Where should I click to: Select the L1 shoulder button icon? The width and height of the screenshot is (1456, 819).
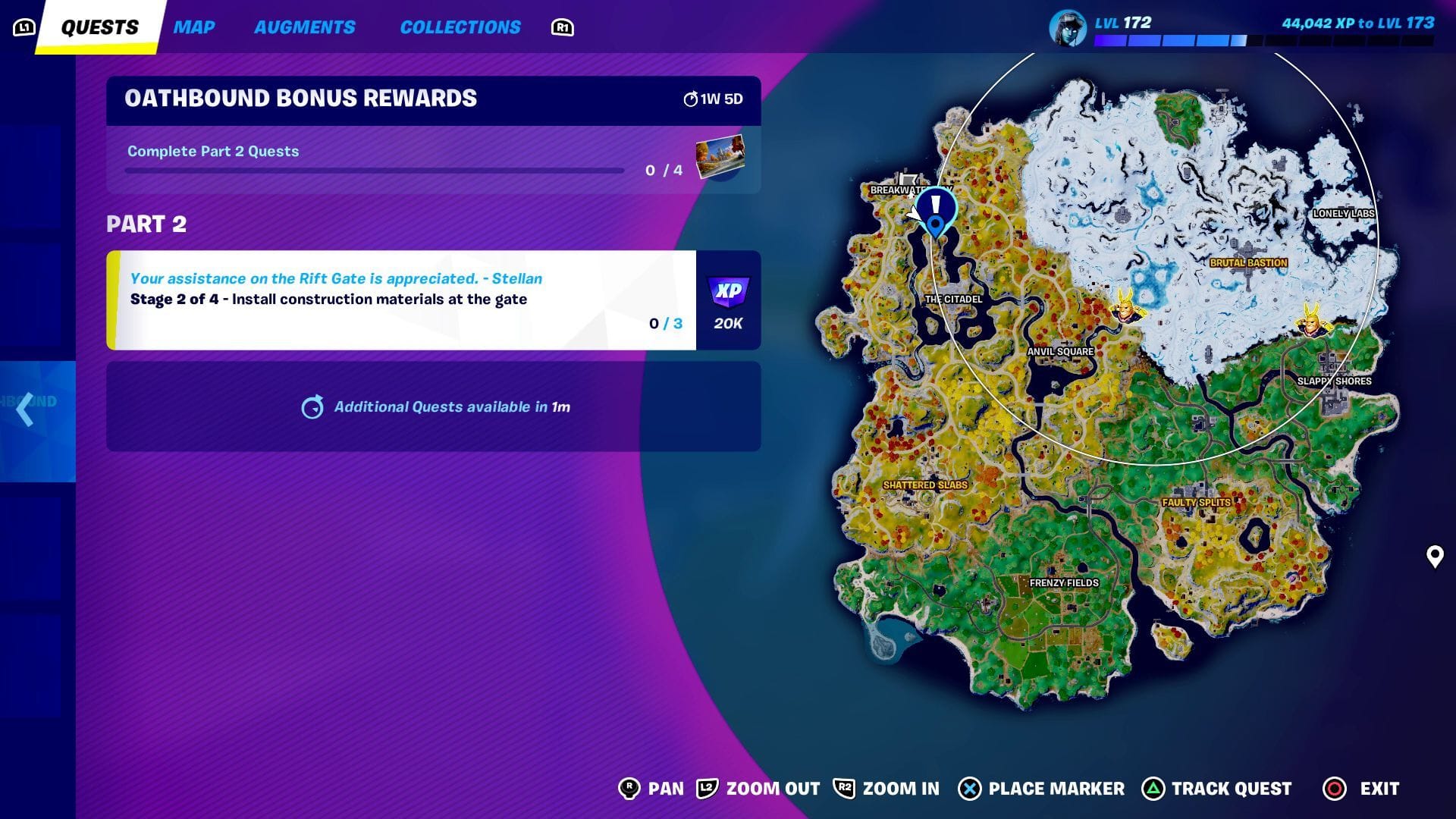[x=25, y=26]
